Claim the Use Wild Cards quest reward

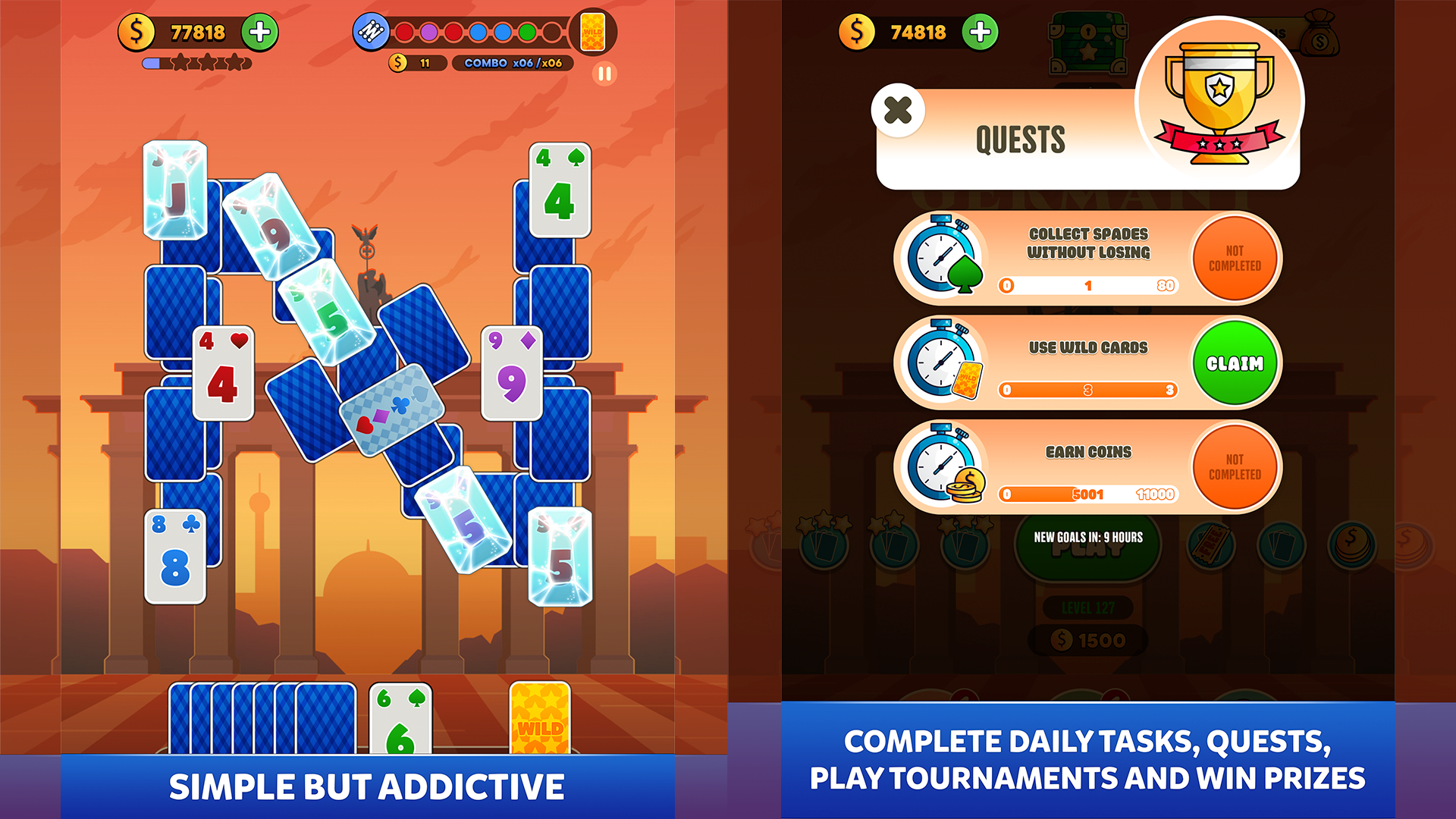(x=1234, y=362)
